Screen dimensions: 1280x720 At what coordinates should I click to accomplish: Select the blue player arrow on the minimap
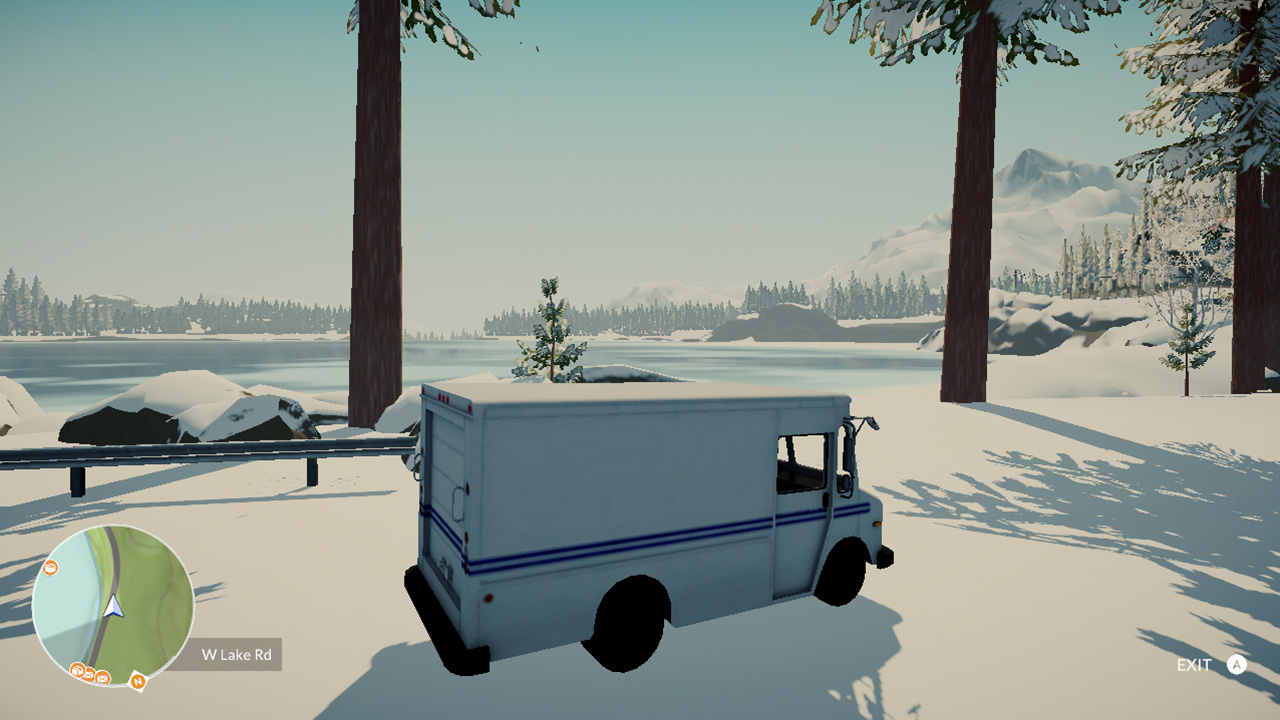pyautogui.click(x=113, y=608)
